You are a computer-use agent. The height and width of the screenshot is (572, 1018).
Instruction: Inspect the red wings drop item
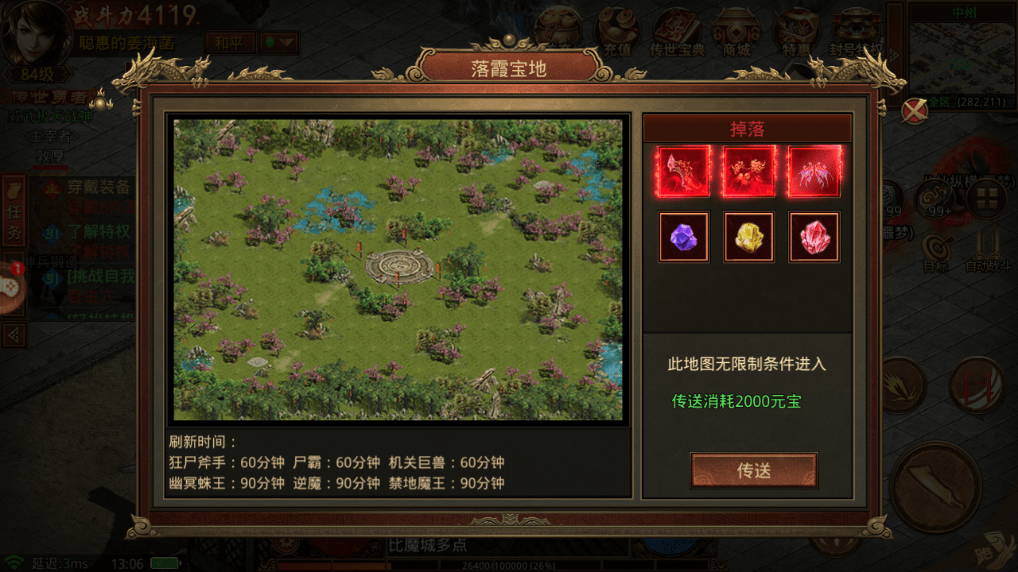(x=814, y=172)
